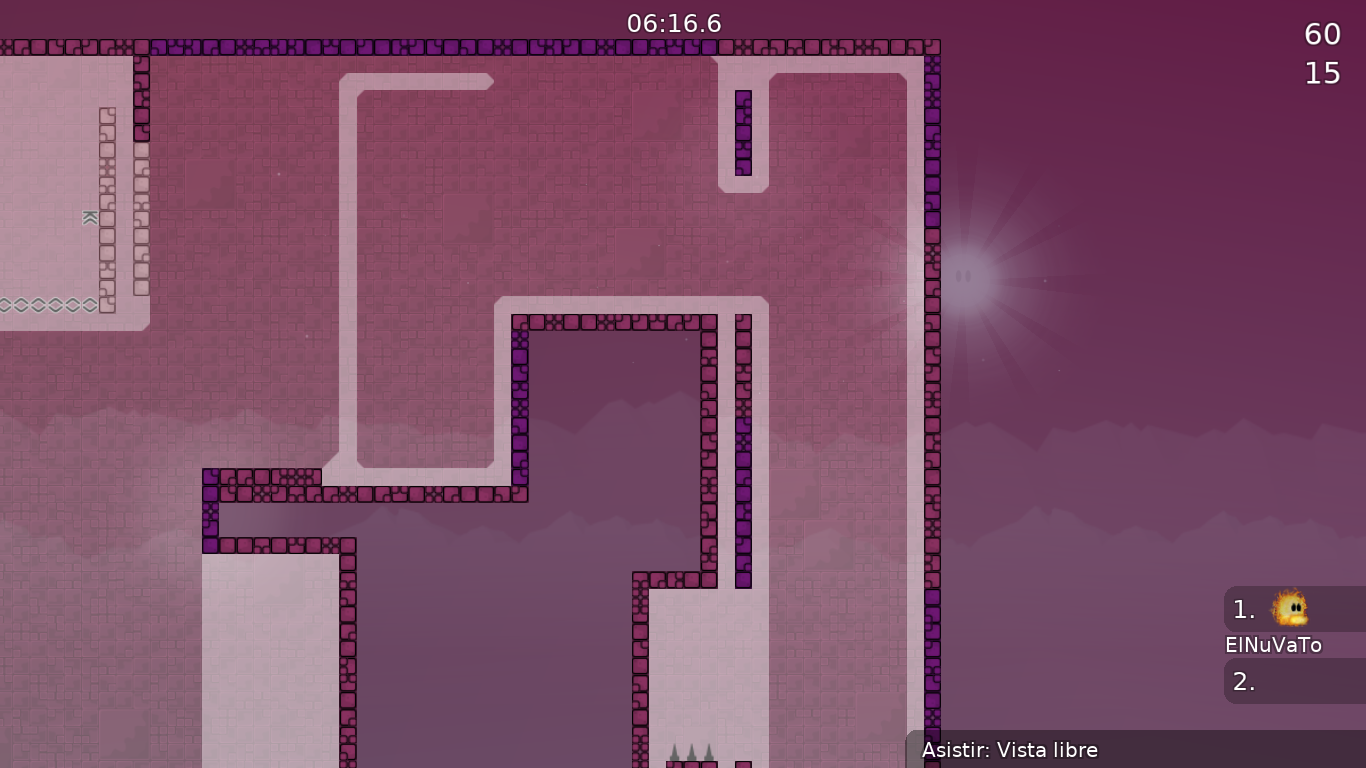Click the flaming tee avatar on the scoreboard
1366x768 pixels.
click(1289, 610)
